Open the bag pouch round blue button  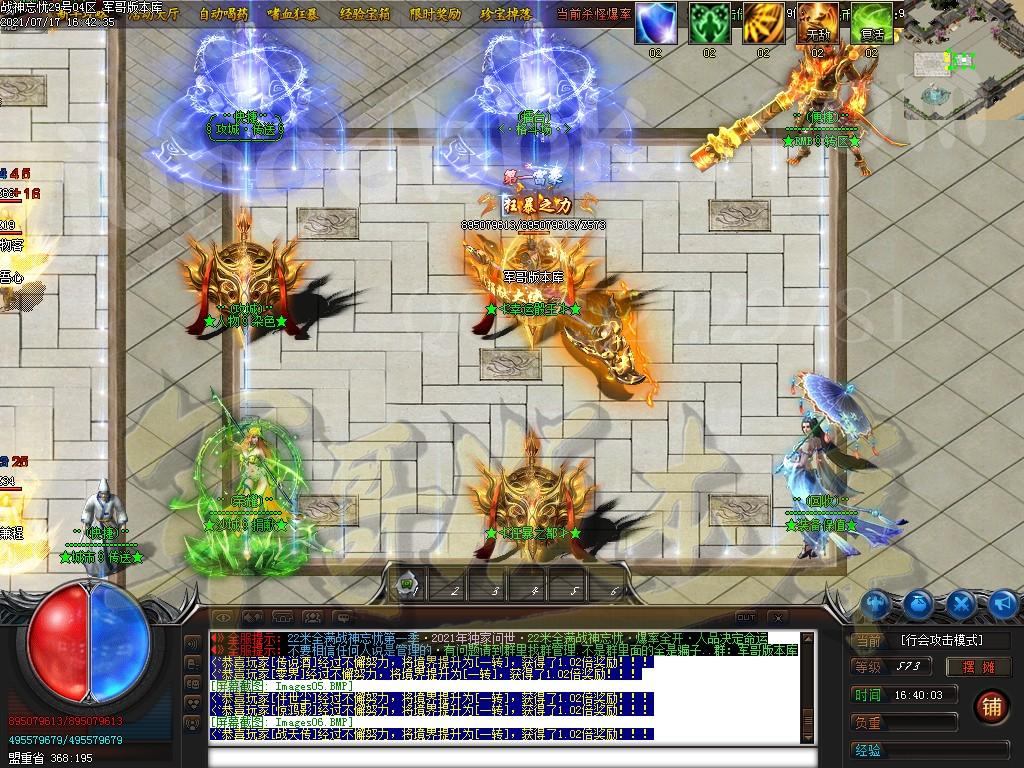pyautogui.click(x=920, y=603)
